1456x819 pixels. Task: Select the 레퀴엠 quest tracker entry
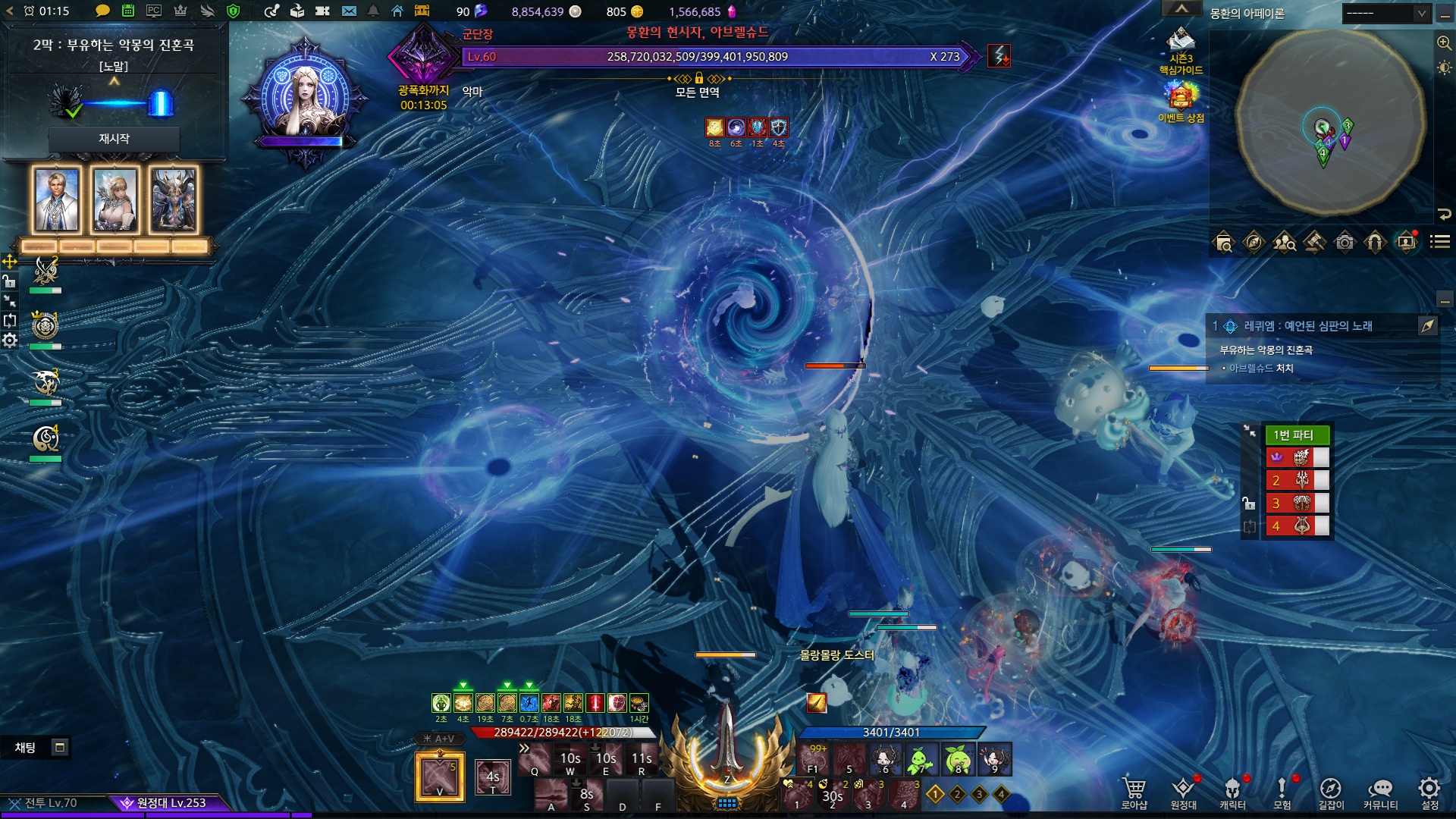tap(1308, 326)
